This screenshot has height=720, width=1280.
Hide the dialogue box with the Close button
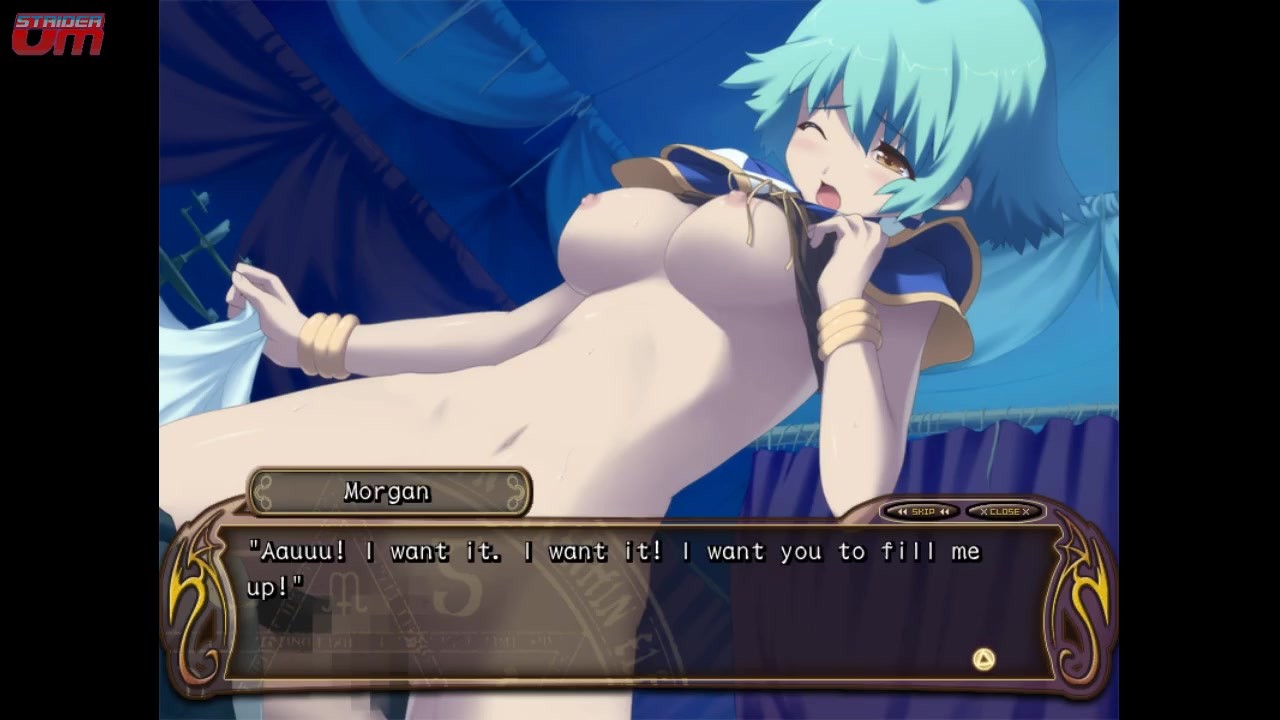coord(1004,512)
